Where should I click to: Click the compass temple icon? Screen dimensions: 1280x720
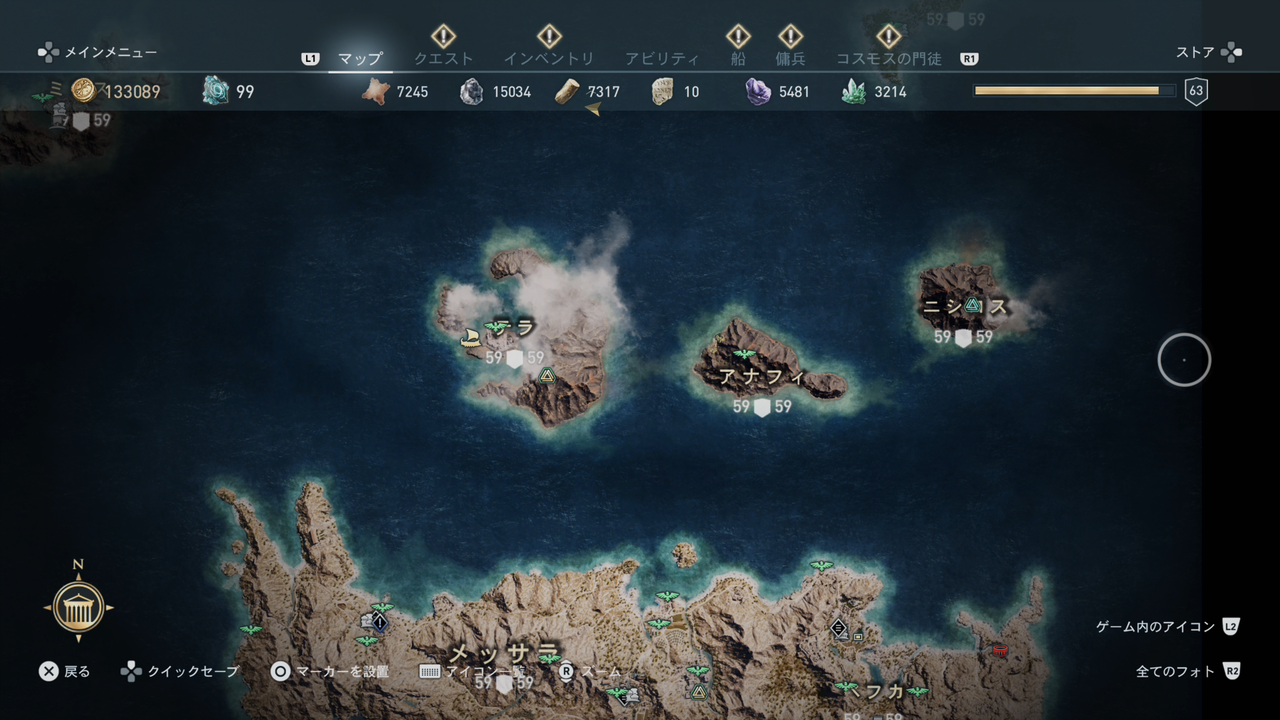coord(78,607)
